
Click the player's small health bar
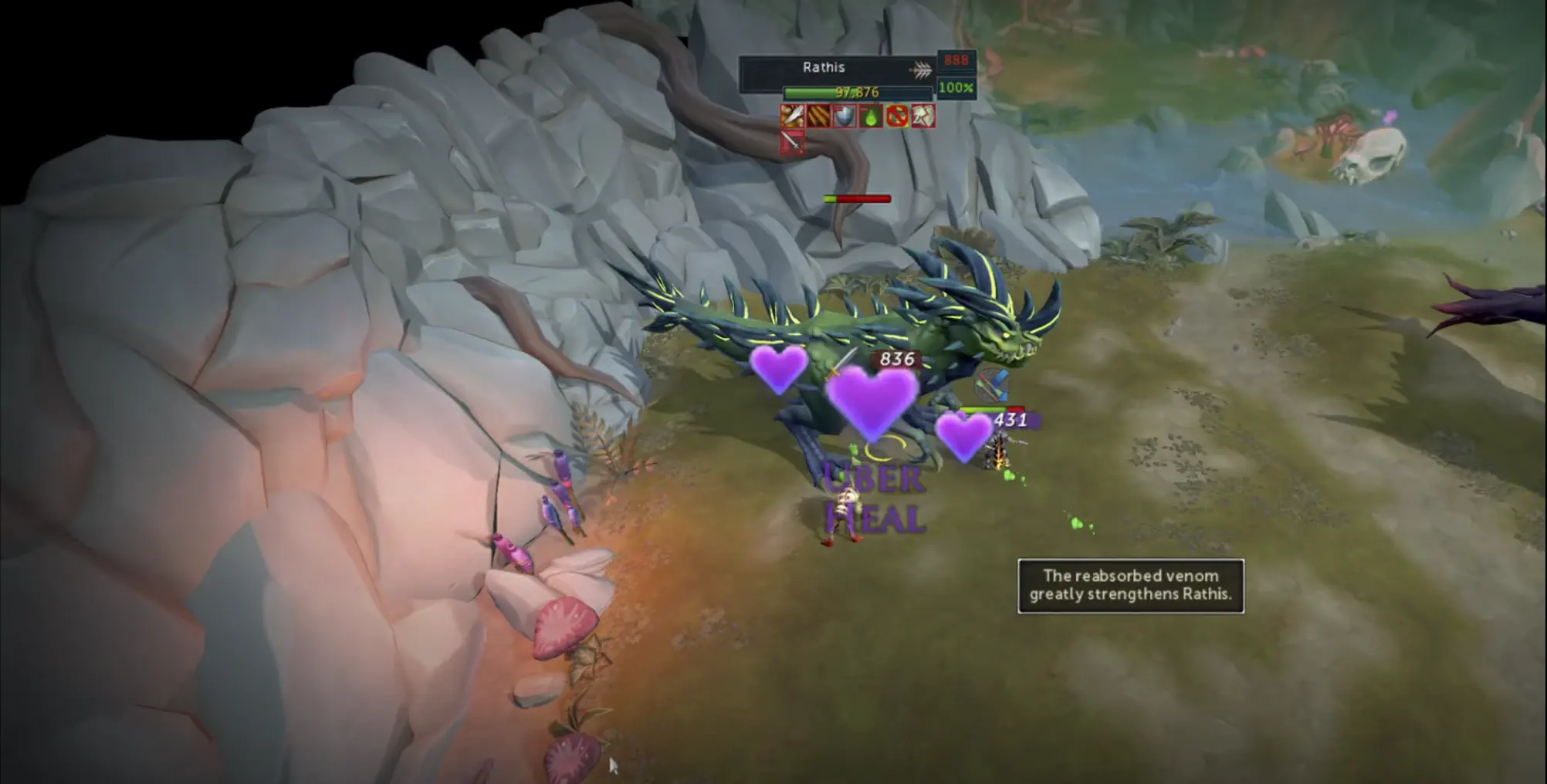pos(992,409)
